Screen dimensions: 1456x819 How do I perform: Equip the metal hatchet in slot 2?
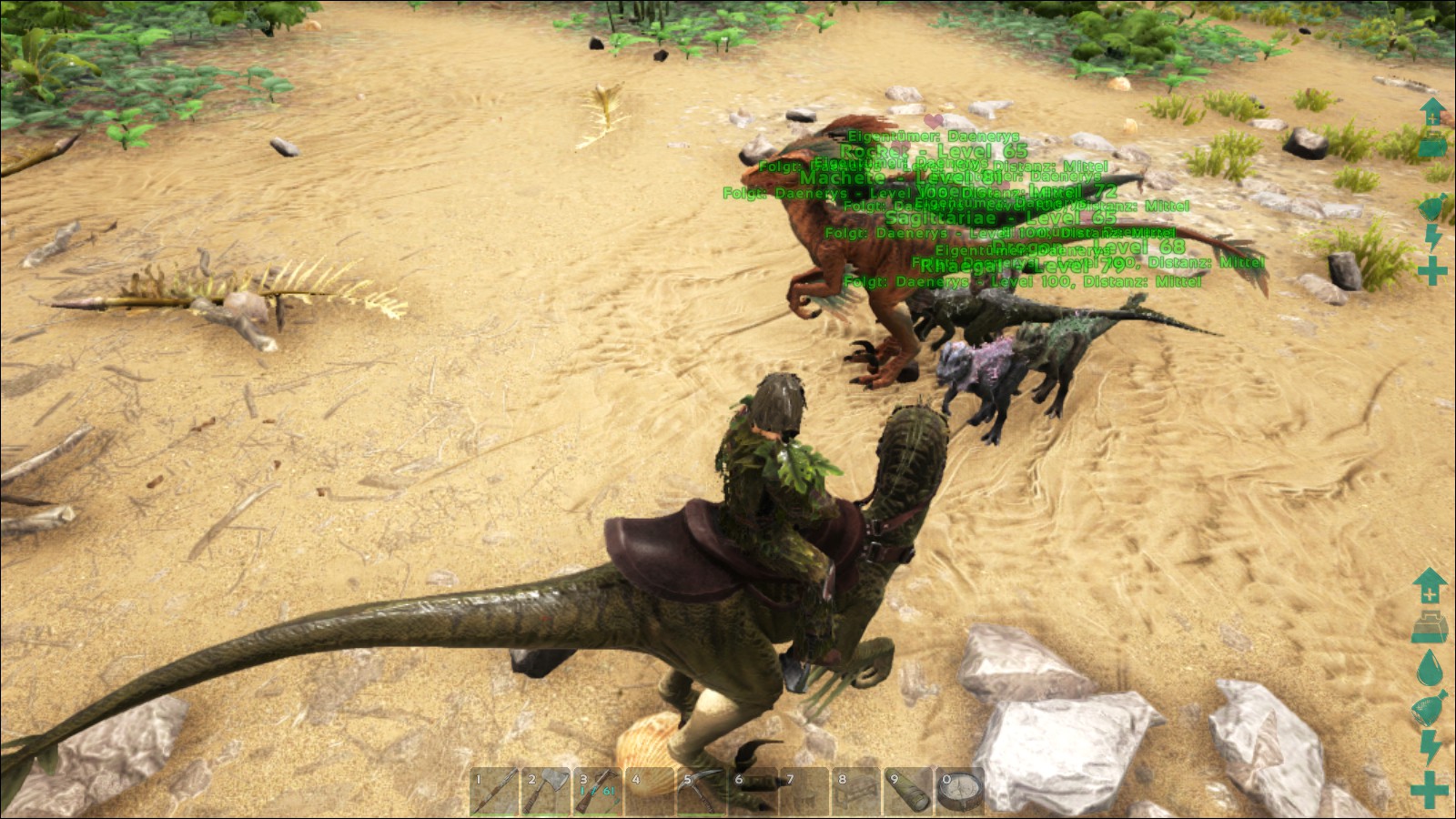(546, 791)
